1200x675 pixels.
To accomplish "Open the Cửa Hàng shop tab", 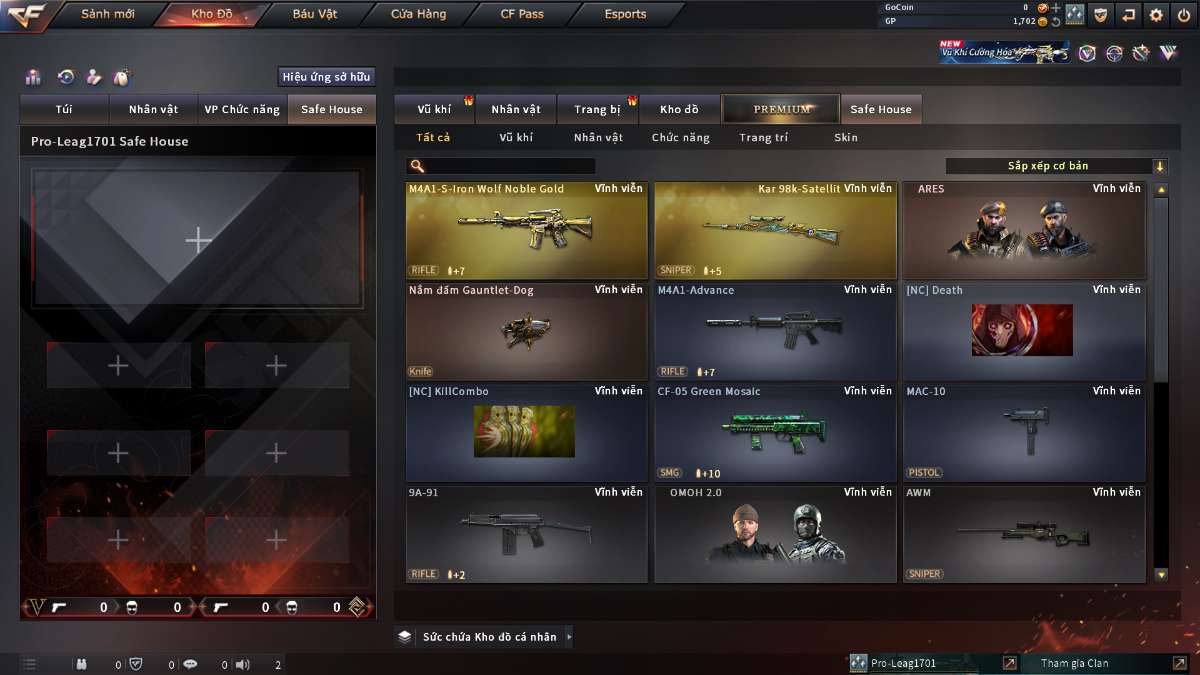I will point(418,14).
